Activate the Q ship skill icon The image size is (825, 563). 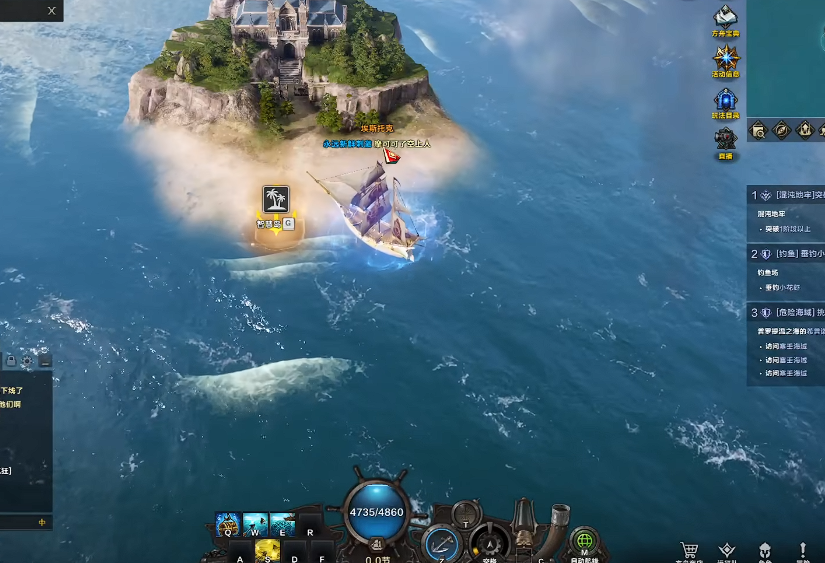(x=228, y=525)
